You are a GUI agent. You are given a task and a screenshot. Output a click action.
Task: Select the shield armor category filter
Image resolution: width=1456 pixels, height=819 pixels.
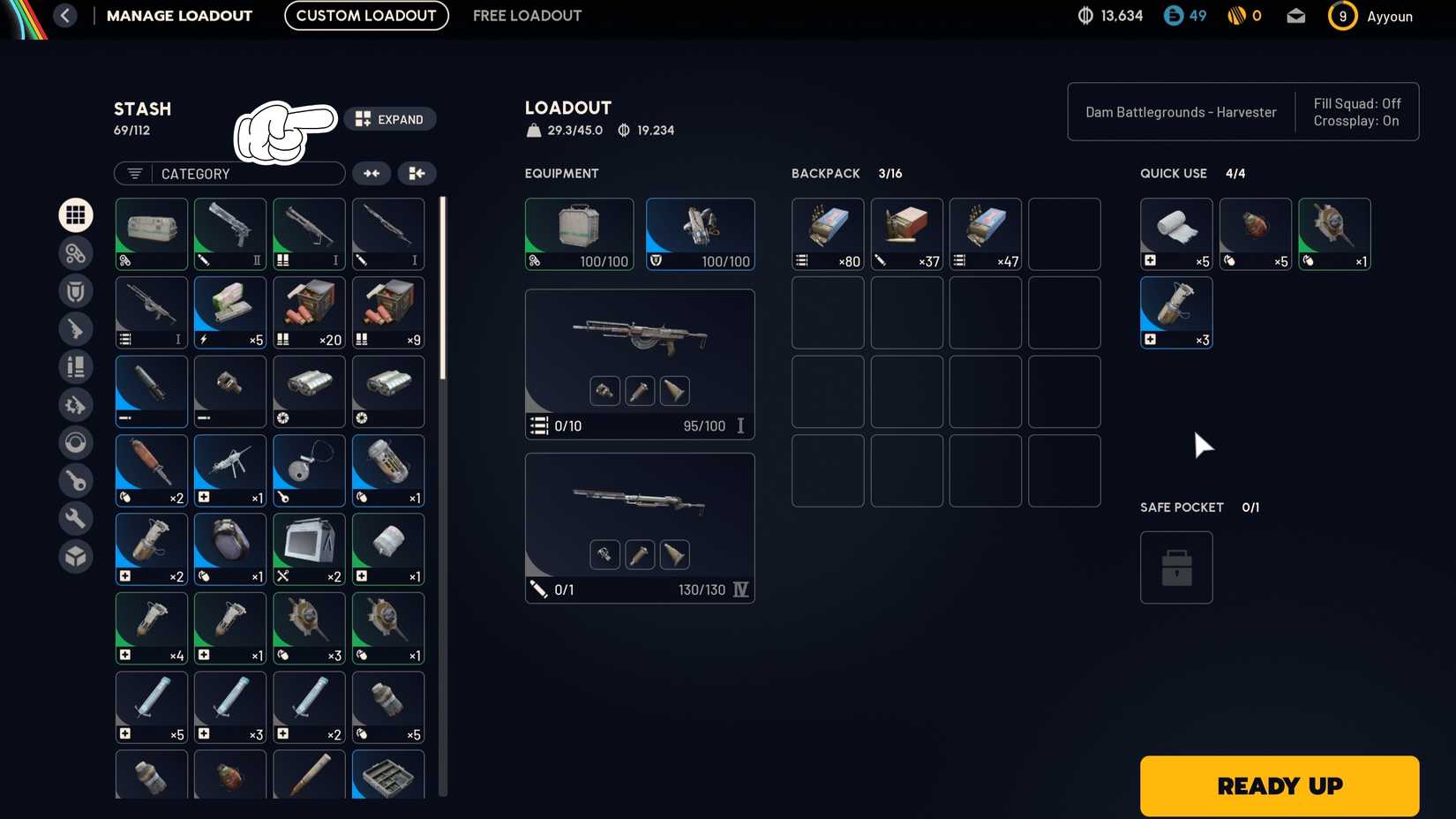[x=76, y=290]
